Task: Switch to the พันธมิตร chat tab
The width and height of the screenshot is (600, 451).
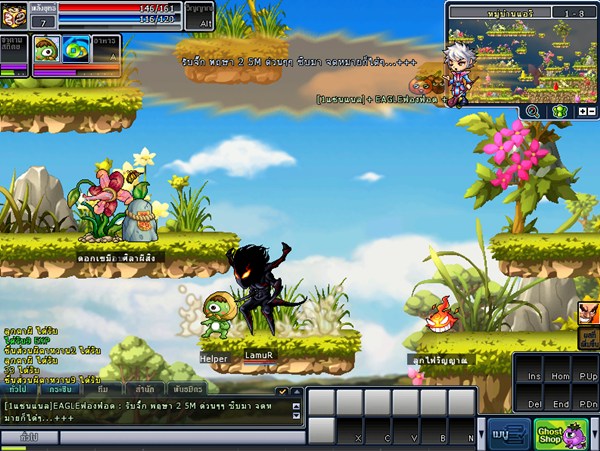Action: (190, 389)
